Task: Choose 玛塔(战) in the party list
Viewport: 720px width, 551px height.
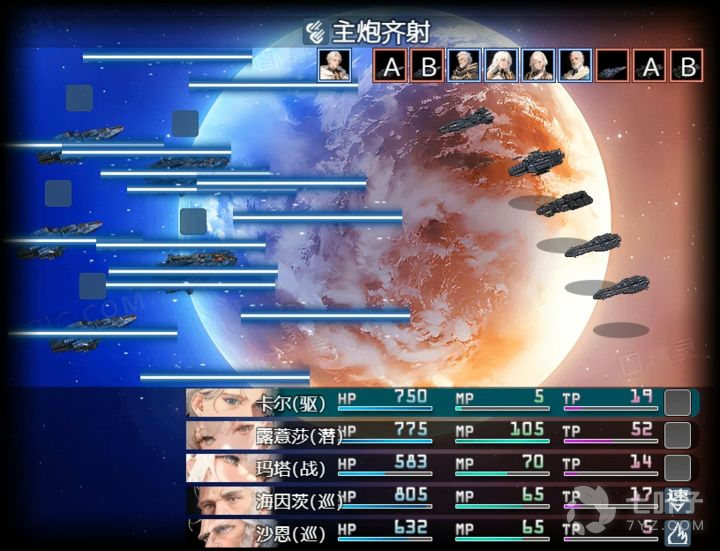Action: 440,467
